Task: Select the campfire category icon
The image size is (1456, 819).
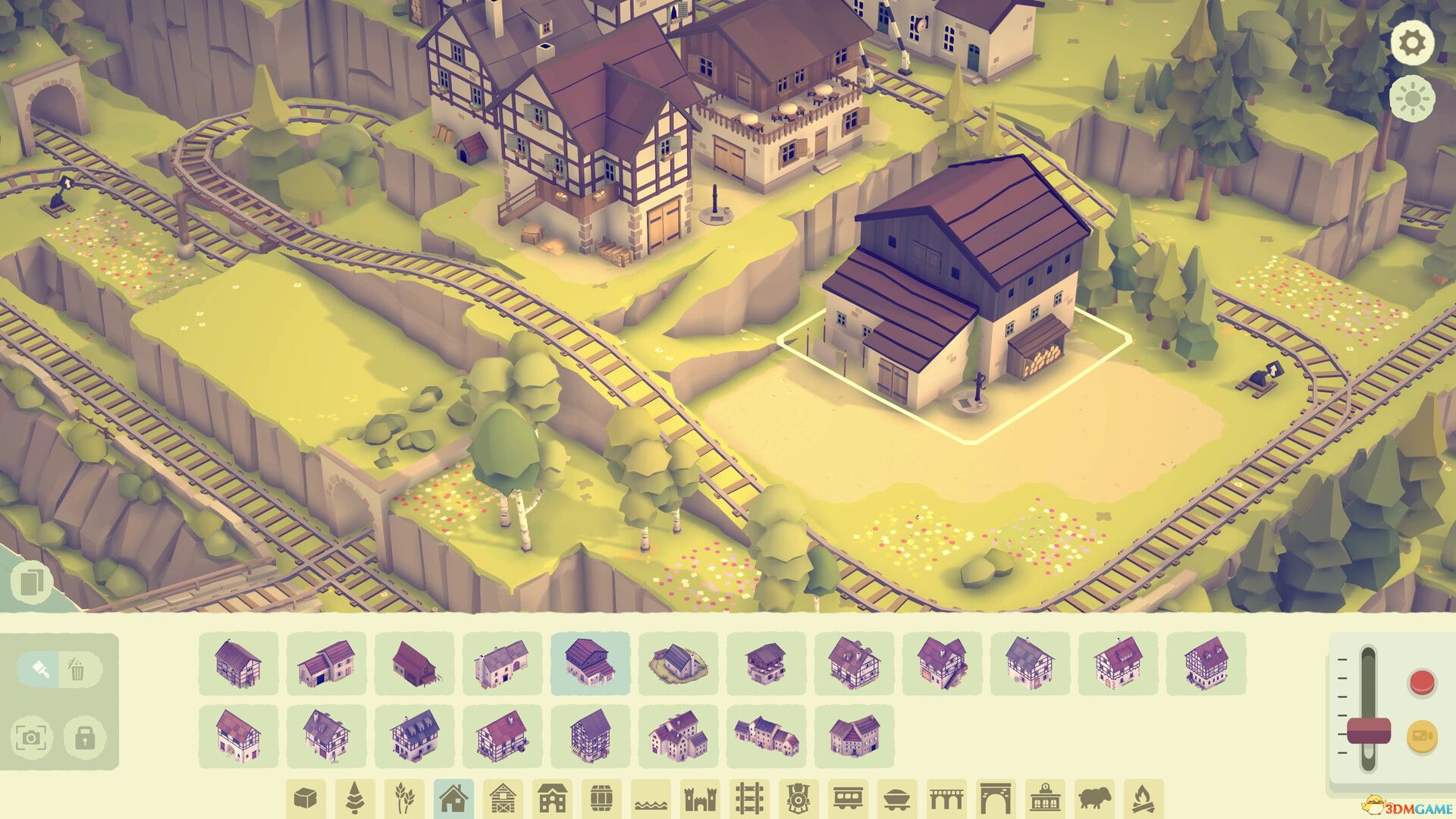Action: point(1143,797)
